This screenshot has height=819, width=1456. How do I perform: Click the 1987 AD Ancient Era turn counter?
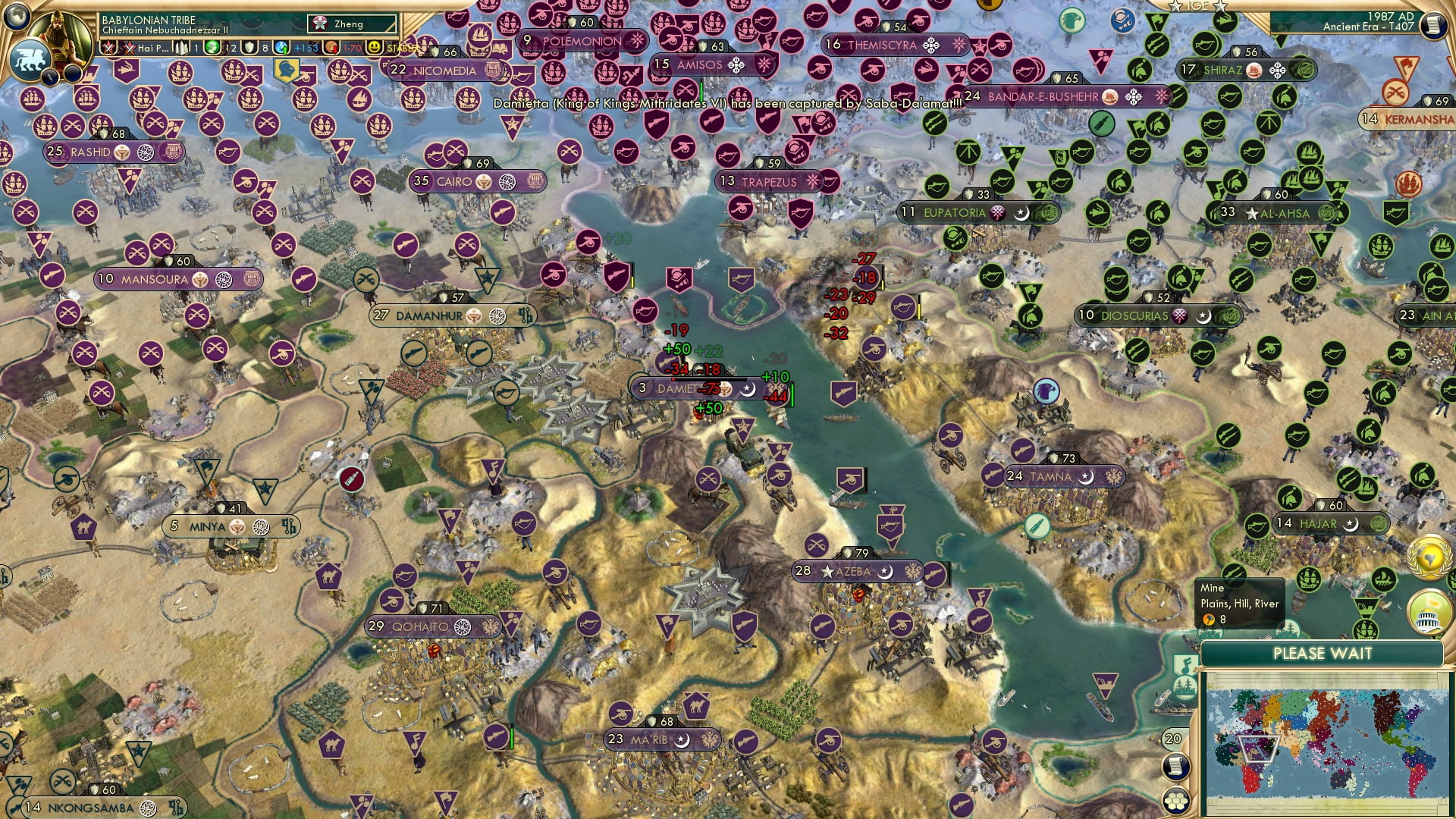tap(1392, 21)
